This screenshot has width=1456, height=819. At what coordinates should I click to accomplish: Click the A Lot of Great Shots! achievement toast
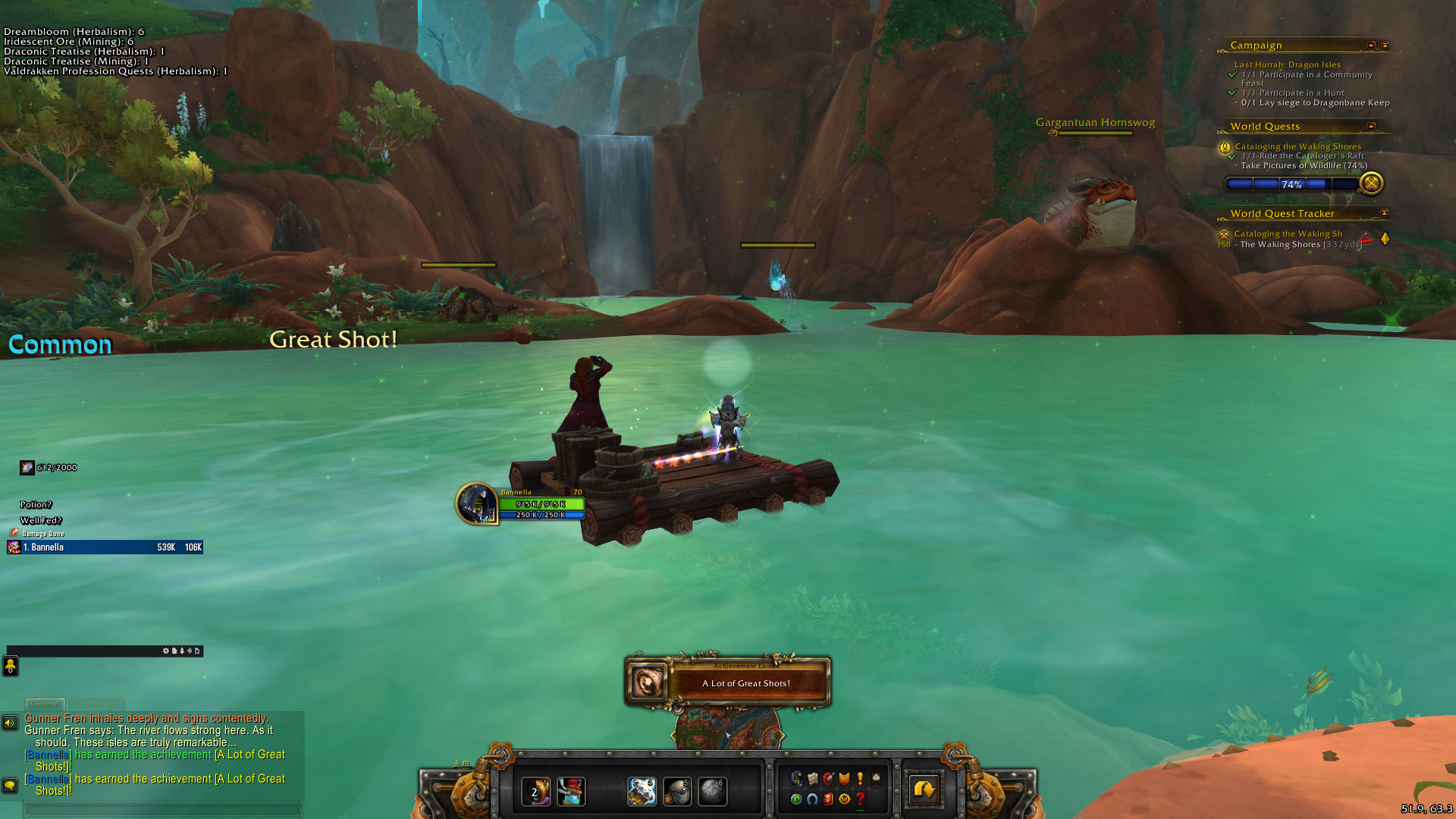tap(728, 682)
